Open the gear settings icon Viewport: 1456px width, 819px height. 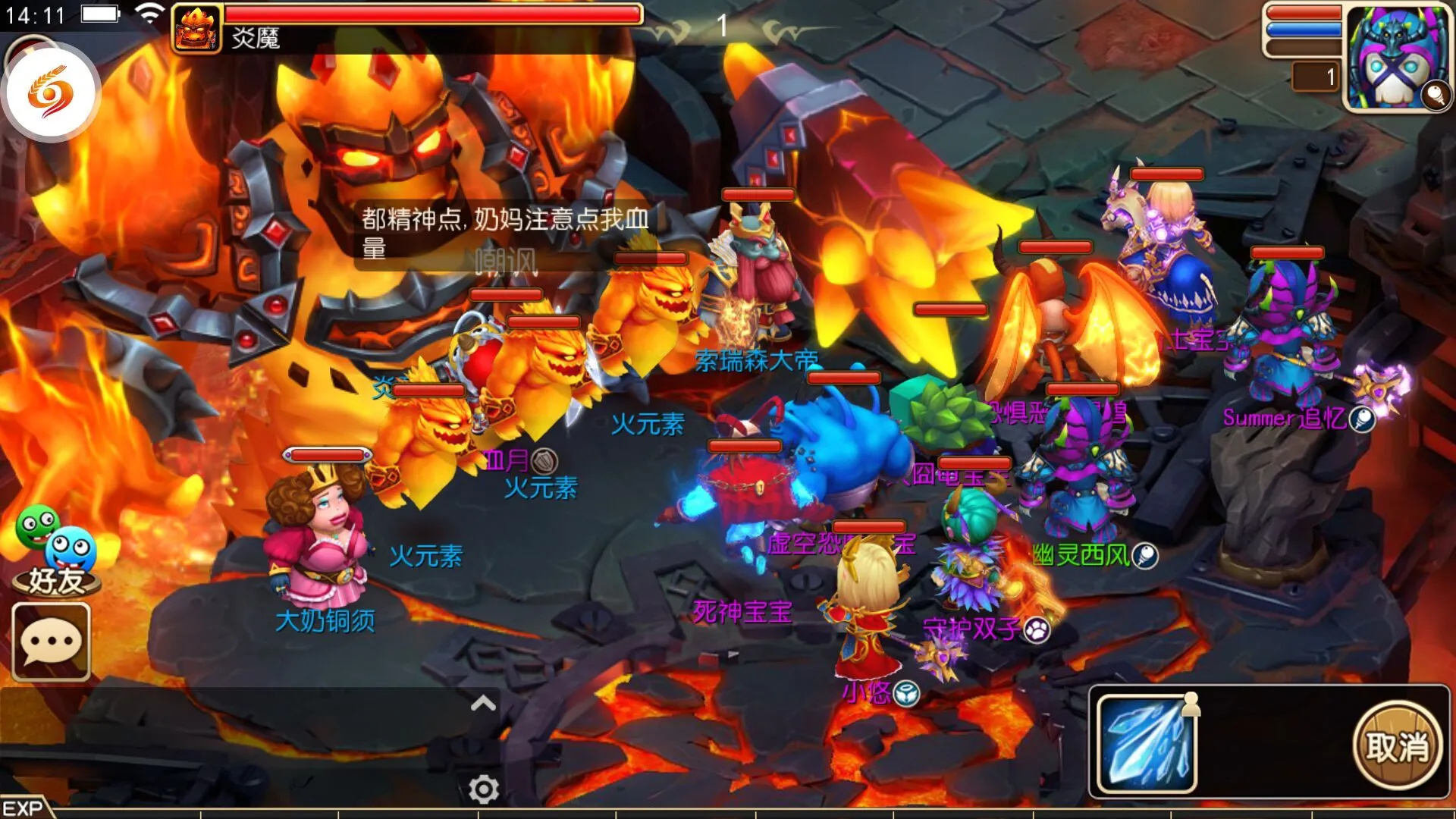pyautogui.click(x=483, y=790)
